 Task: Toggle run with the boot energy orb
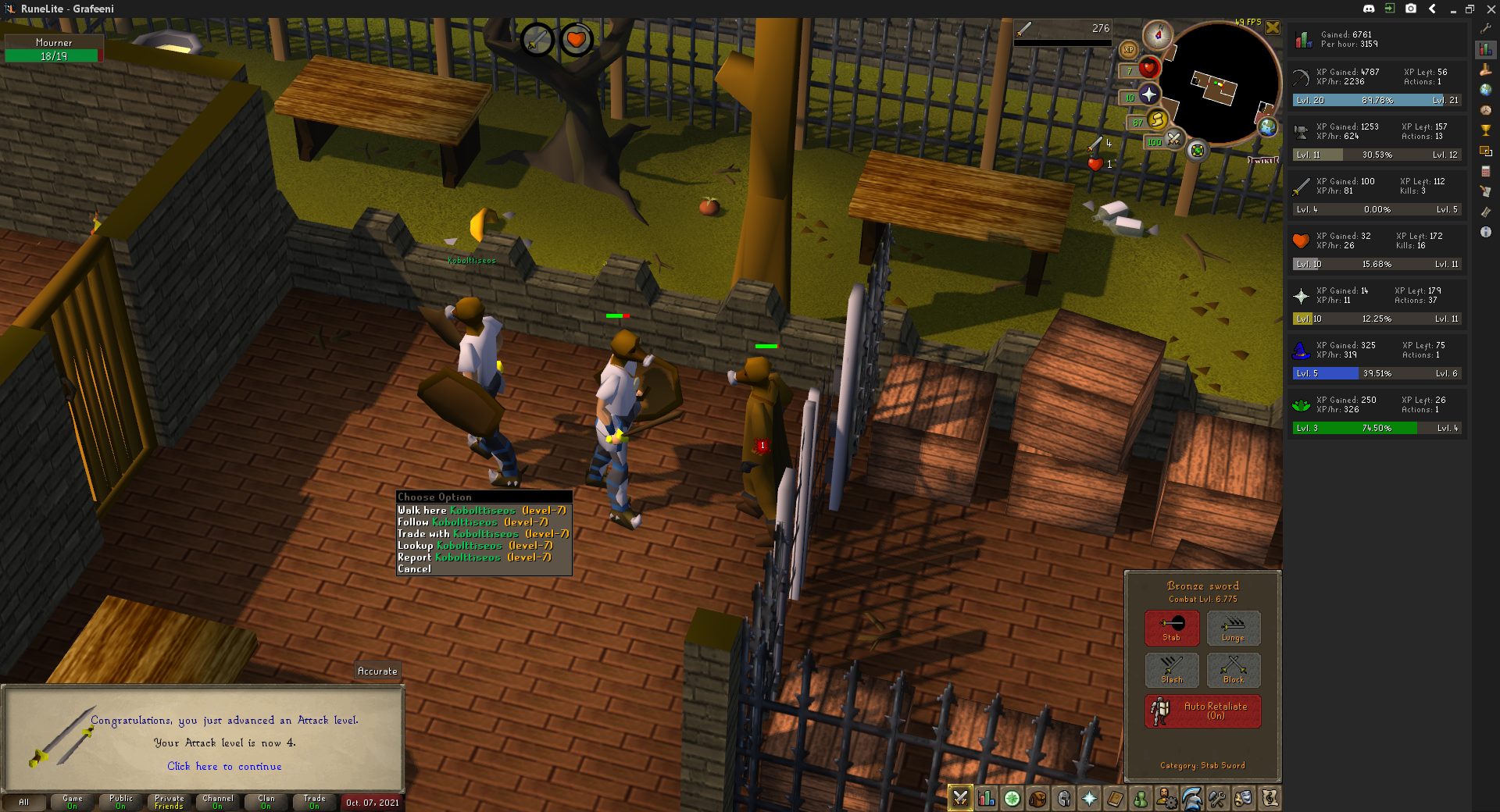(x=1157, y=119)
